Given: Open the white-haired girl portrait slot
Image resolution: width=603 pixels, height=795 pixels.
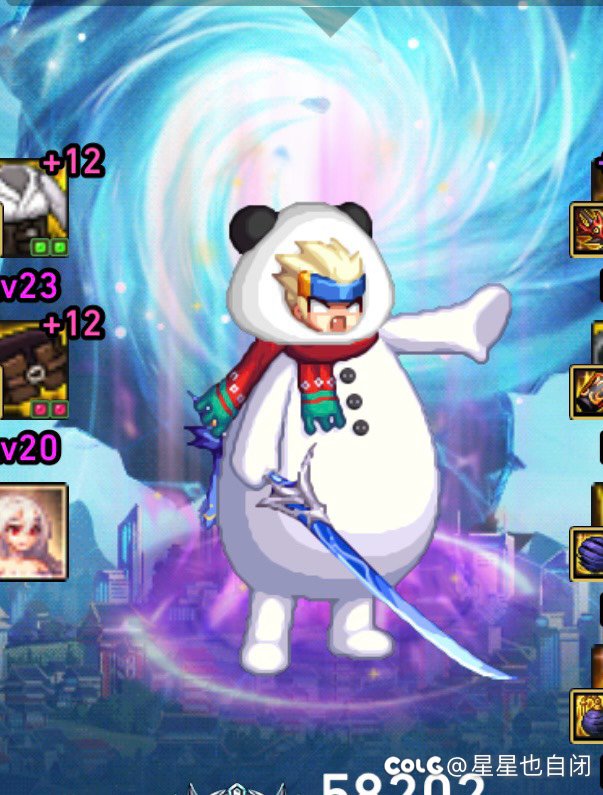Looking at the screenshot, I should 33,531.
